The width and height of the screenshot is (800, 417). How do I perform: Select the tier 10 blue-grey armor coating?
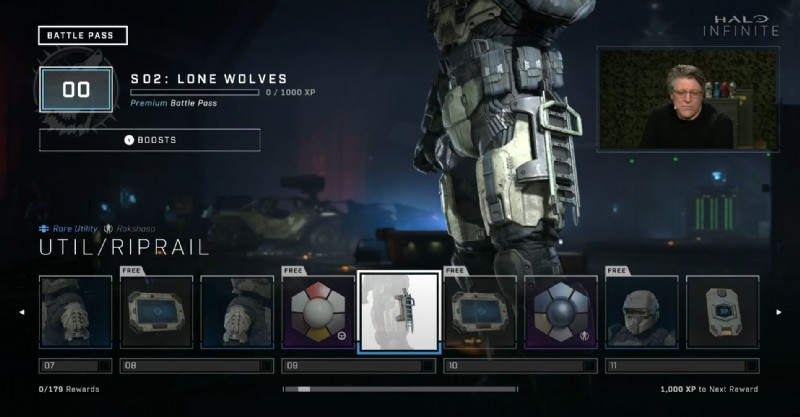coord(561,312)
